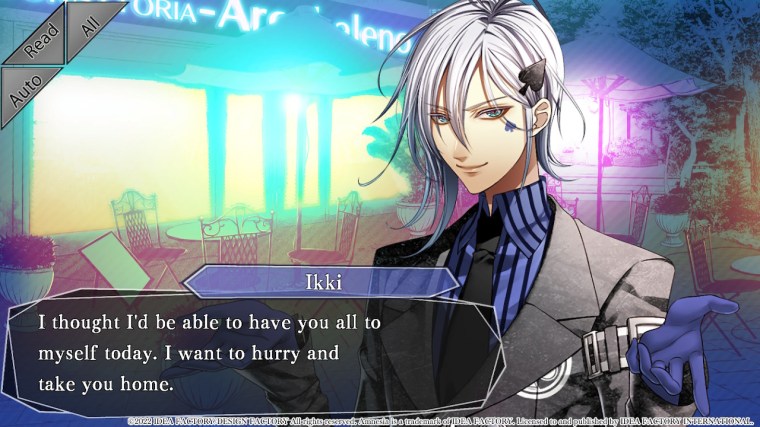Advance Ikki's dialogue text box
The height and width of the screenshot is (427, 760).
pyautogui.click(x=250, y=354)
